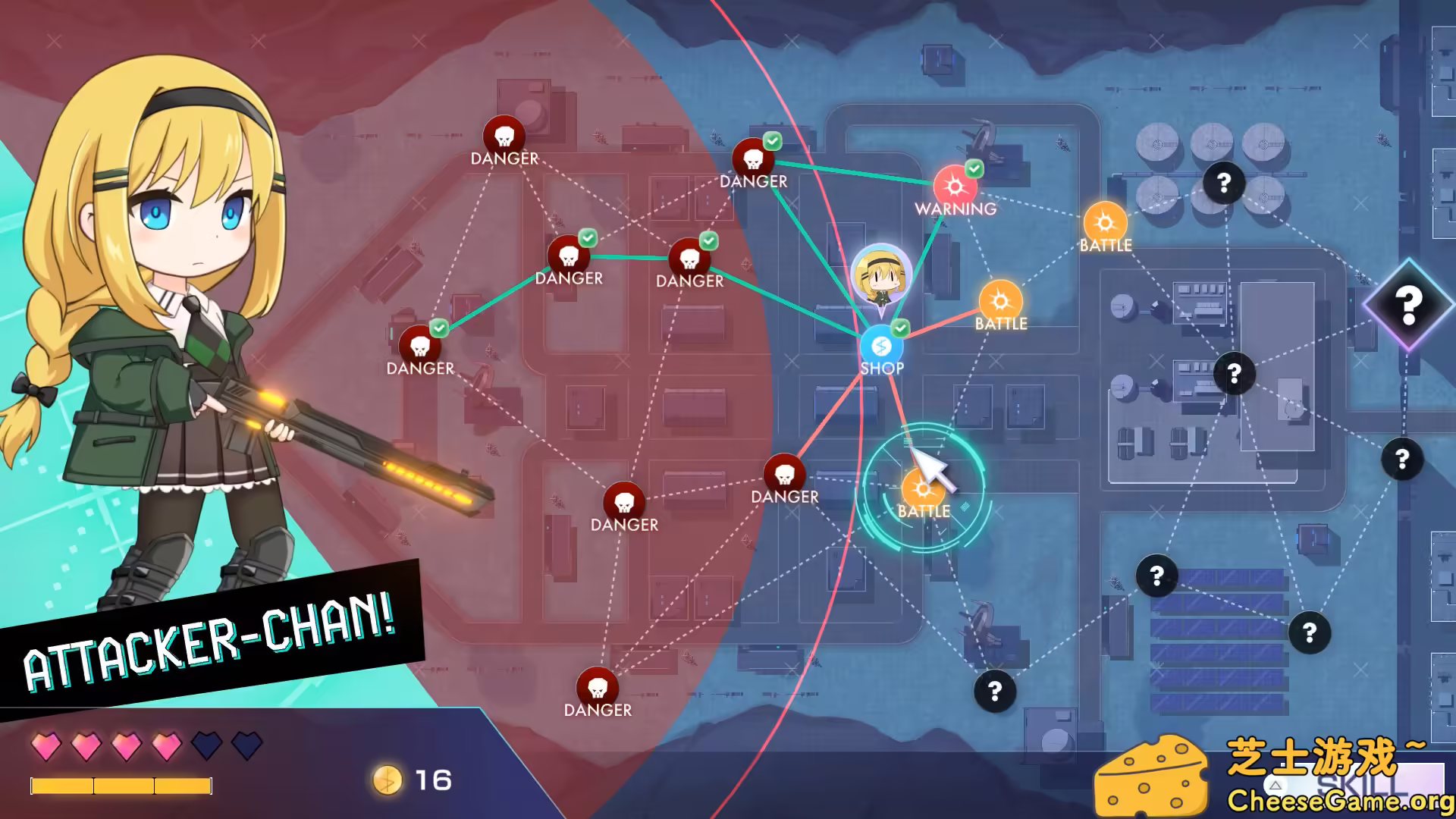Screen dimensions: 1456x819
Task: Click the first pink heart in the health display
Action: 47,747
